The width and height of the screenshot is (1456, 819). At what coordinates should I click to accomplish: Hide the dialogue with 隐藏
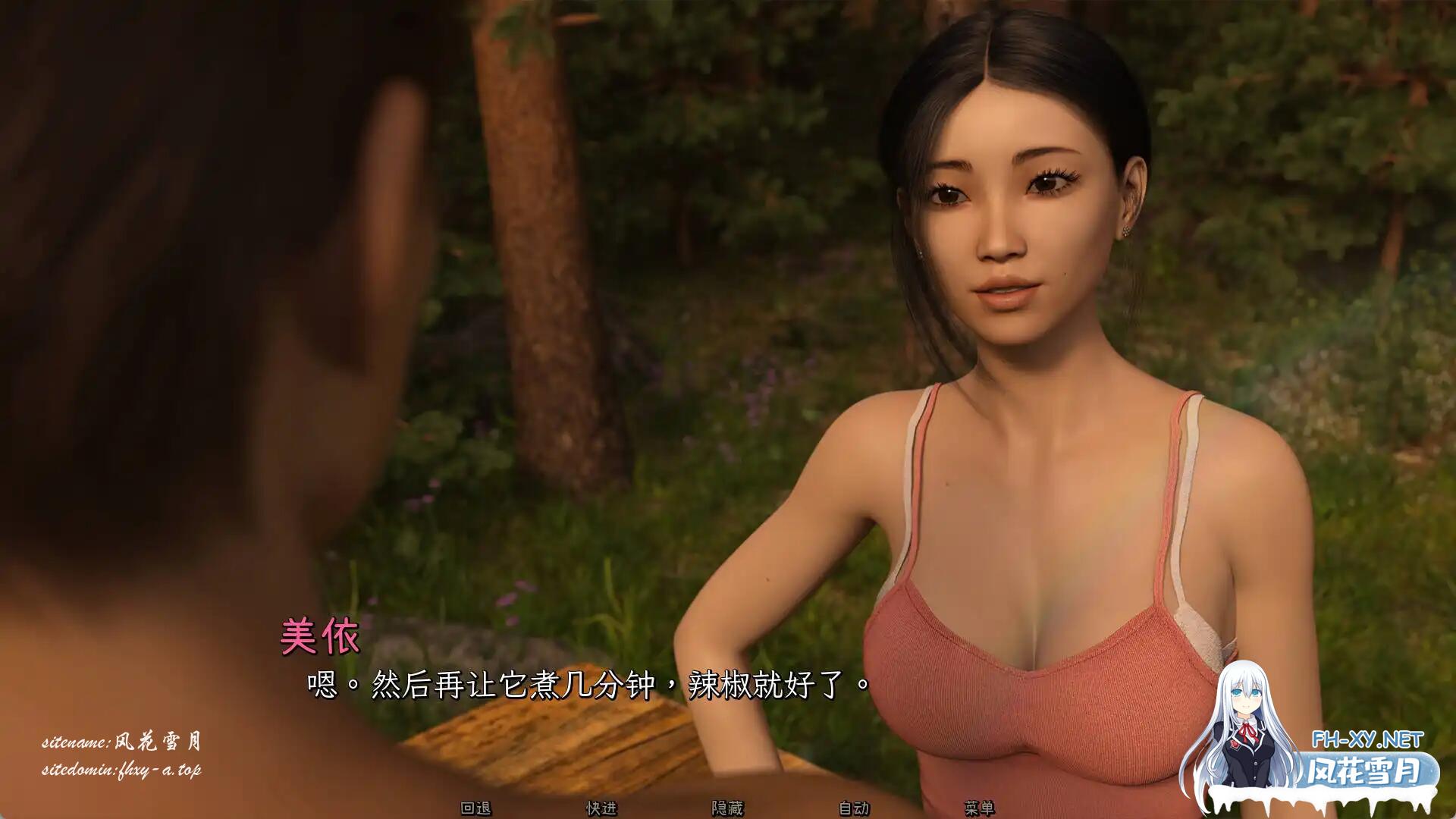coord(727,808)
